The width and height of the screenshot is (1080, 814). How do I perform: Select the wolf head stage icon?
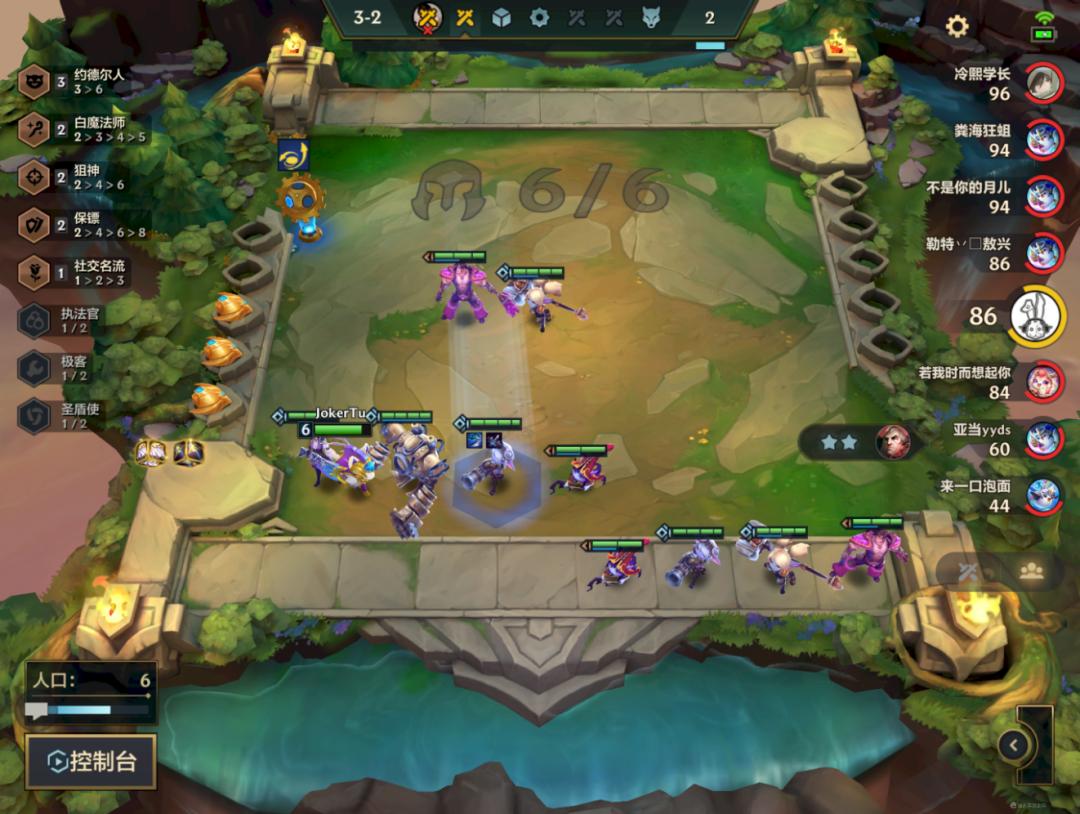[x=651, y=17]
